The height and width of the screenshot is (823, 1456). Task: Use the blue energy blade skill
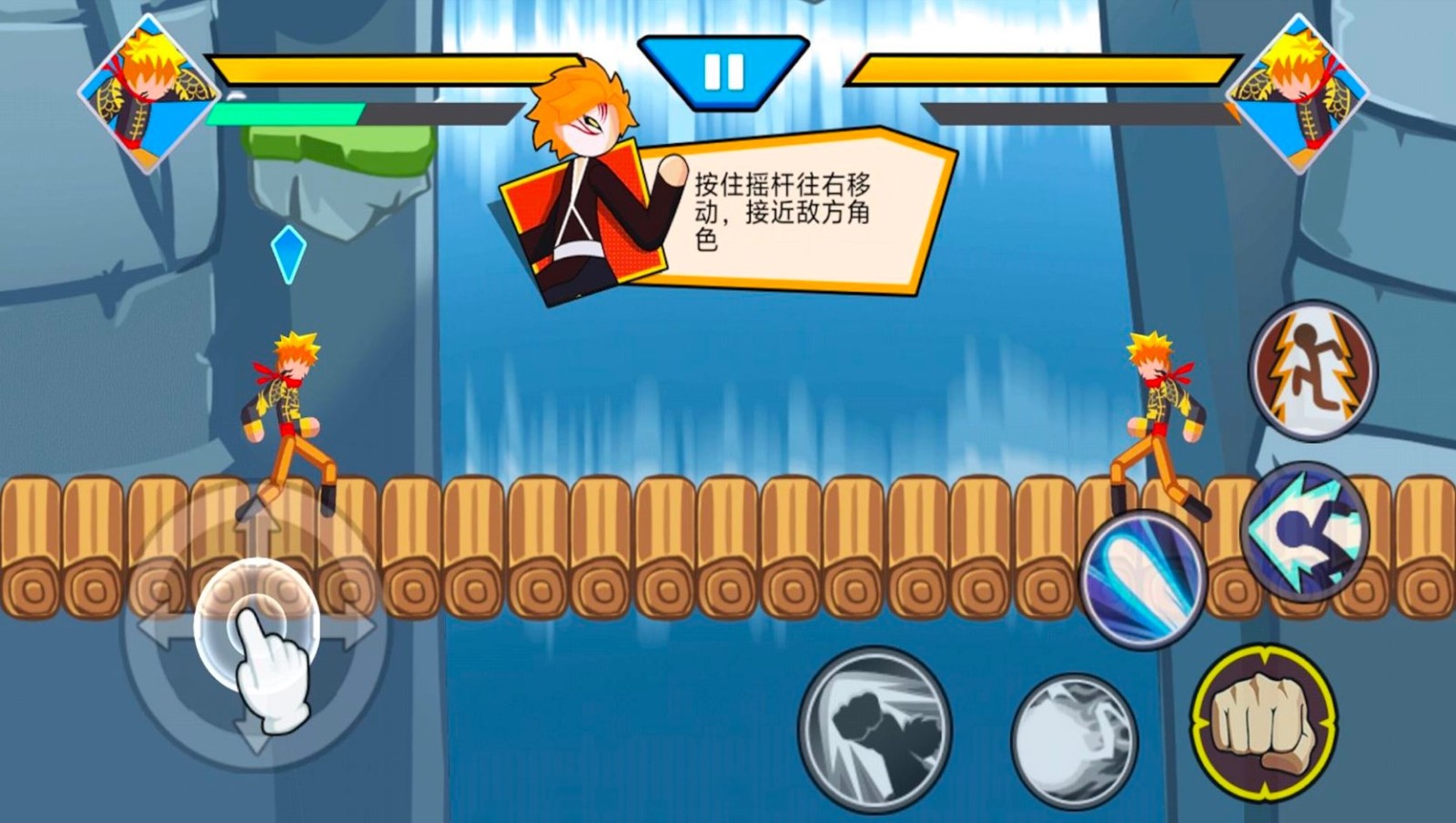[x=1145, y=581]
